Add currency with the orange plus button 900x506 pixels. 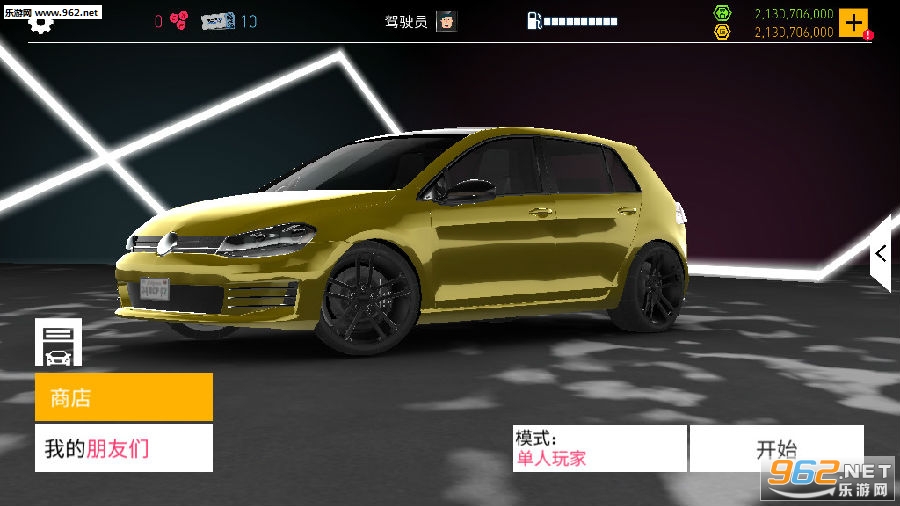(x=853, y=22)
